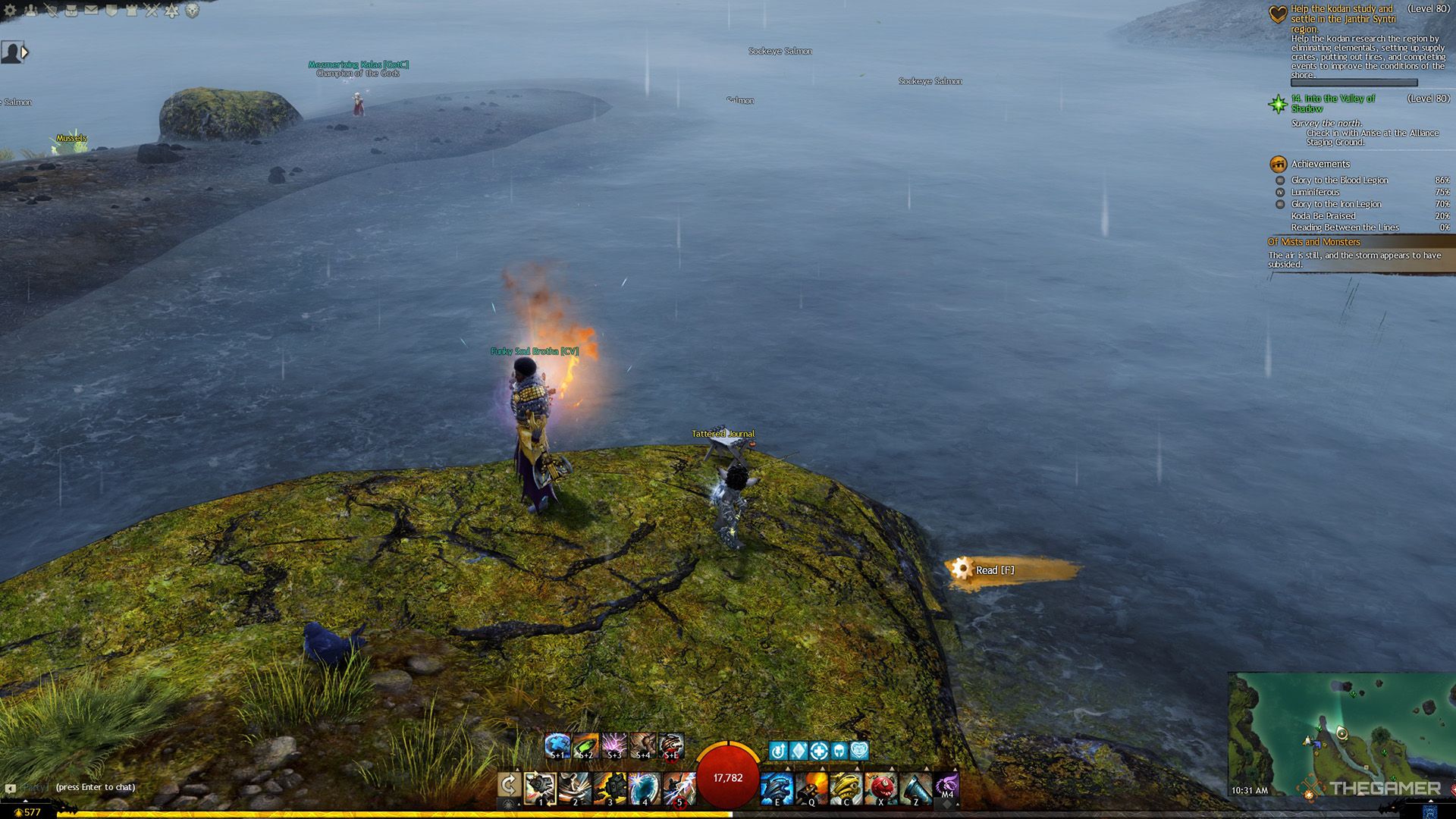Use the blue shield bubble skill in slot 4
1456x819 pixels.
point(645,788)
